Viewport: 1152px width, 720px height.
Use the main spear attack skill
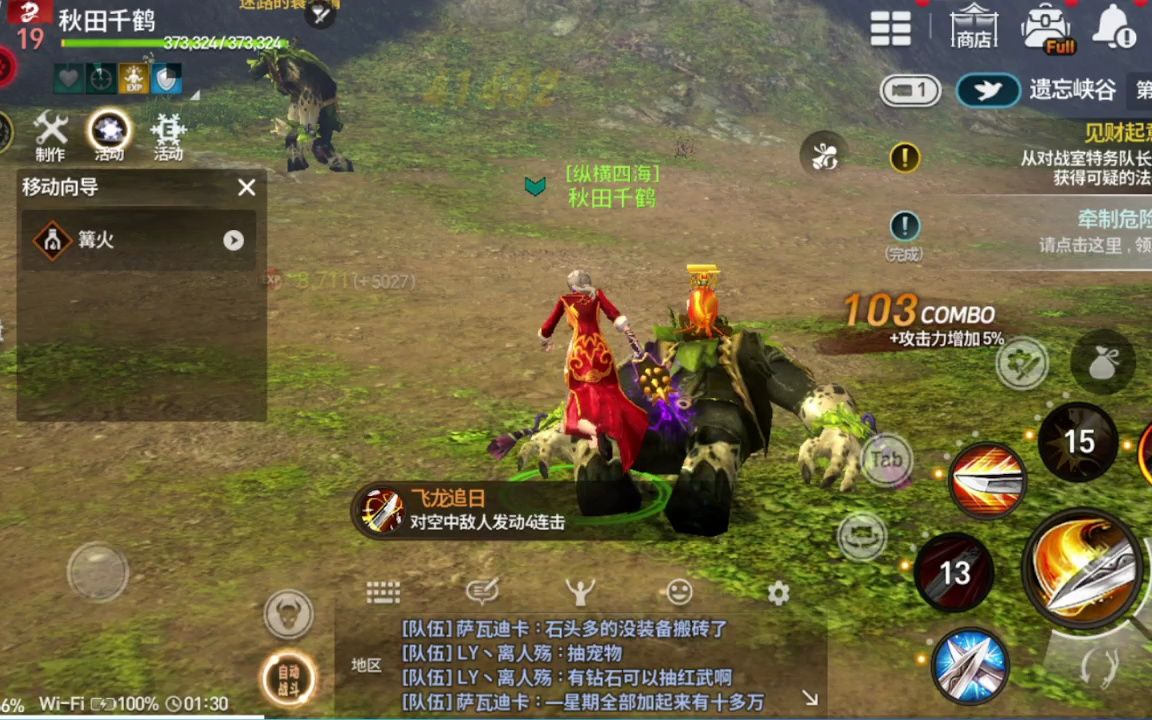pos(1084,568)
